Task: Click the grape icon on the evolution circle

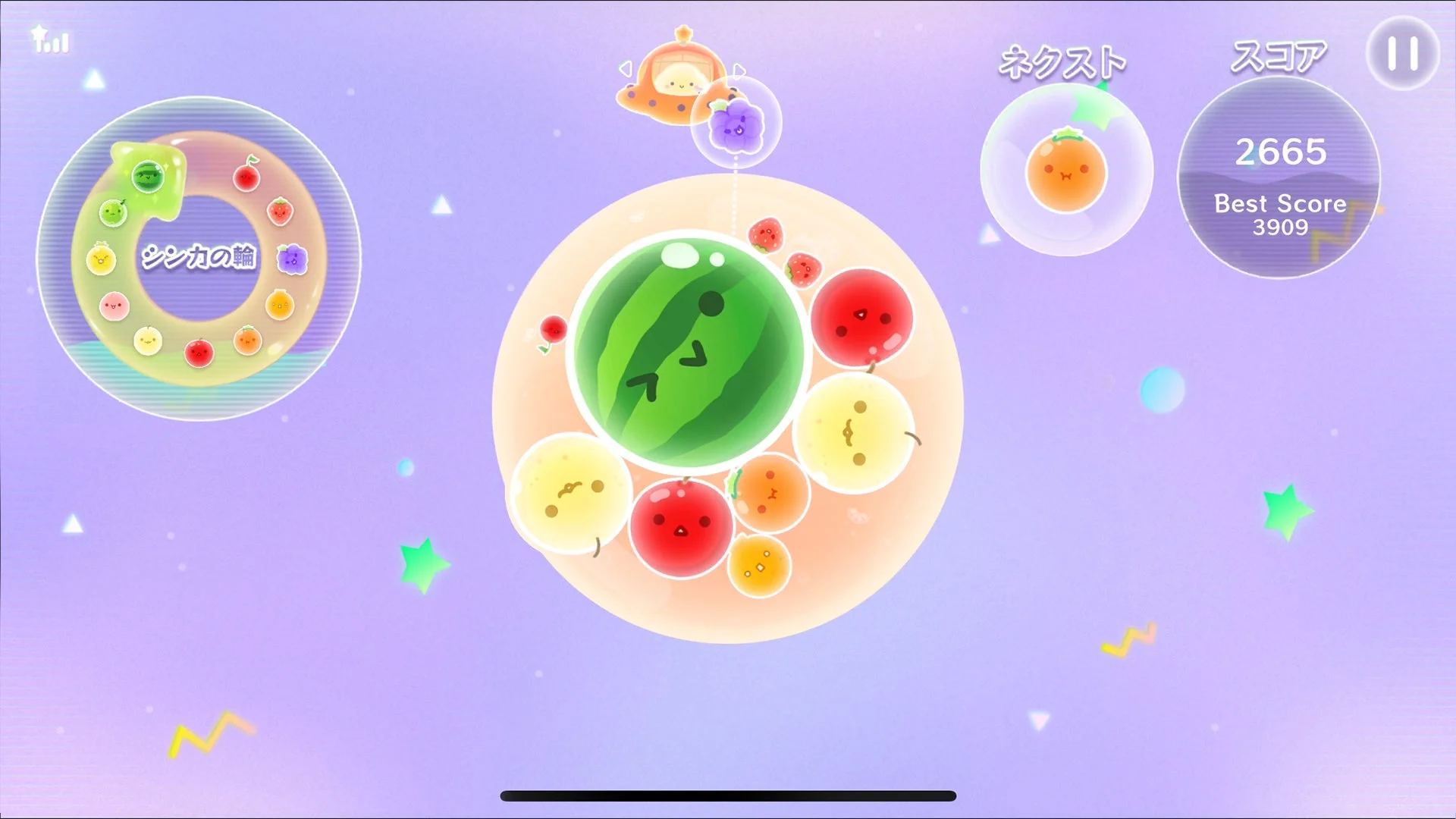Action: point(293,258)
